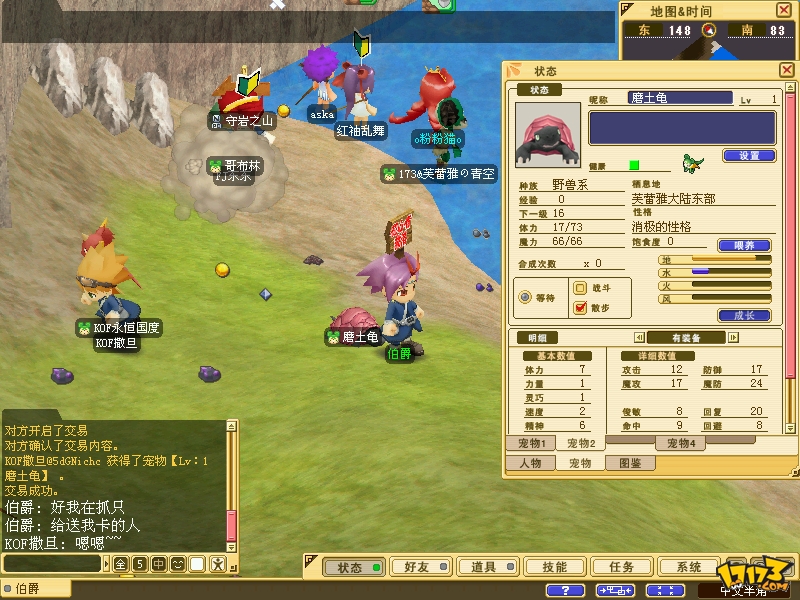Click the 好友 friends menu button
This screenshot has width=800, height=600.
417,567
